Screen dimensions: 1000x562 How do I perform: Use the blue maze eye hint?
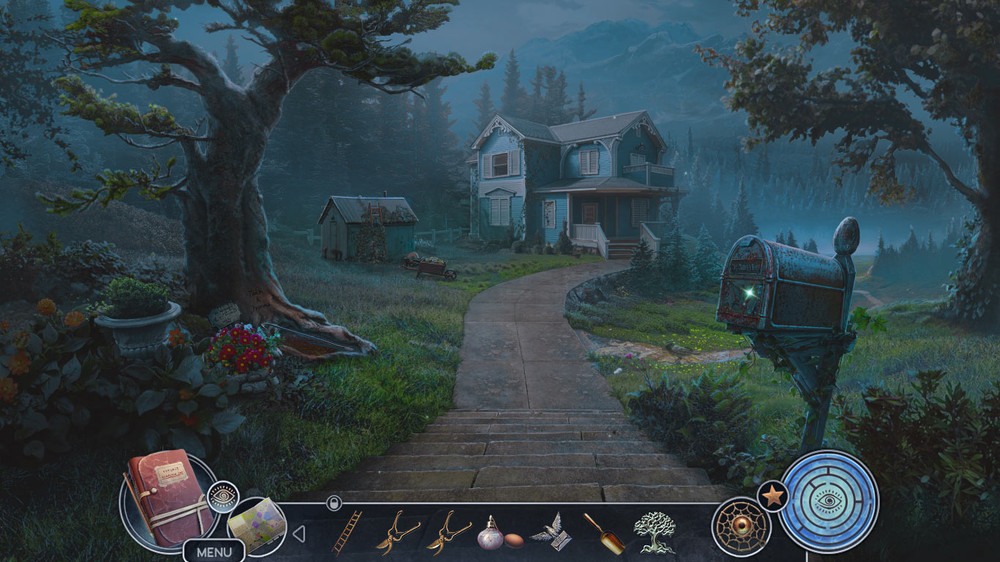click(x=829, y=501)
